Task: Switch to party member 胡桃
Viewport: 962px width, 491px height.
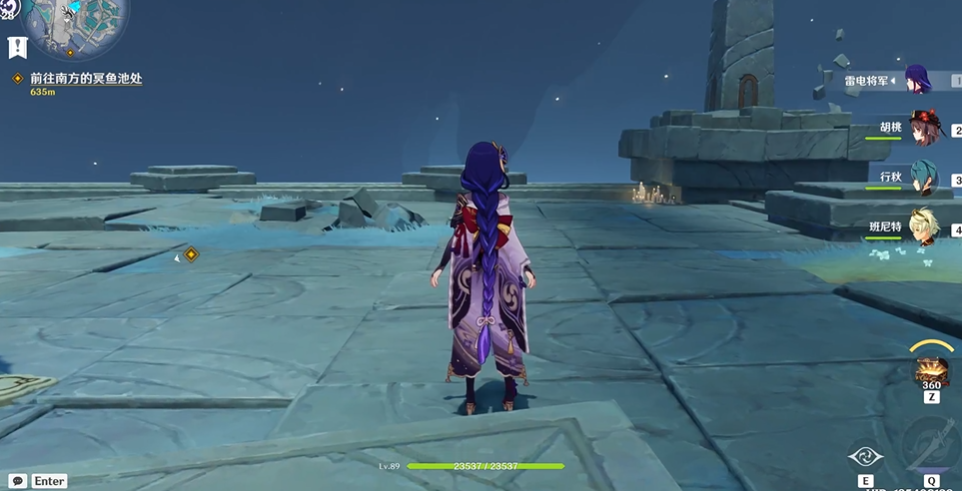Action: (x=923, y=128)
